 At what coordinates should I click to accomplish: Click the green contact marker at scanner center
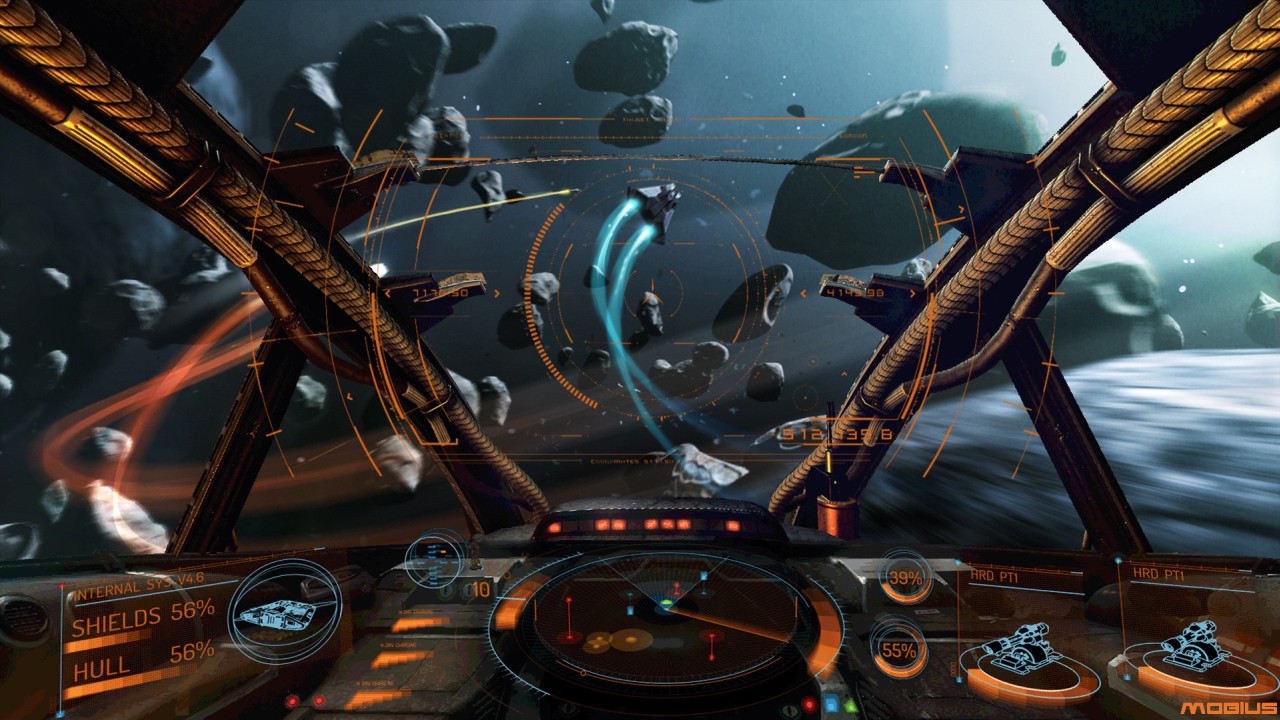click(666, 601)
